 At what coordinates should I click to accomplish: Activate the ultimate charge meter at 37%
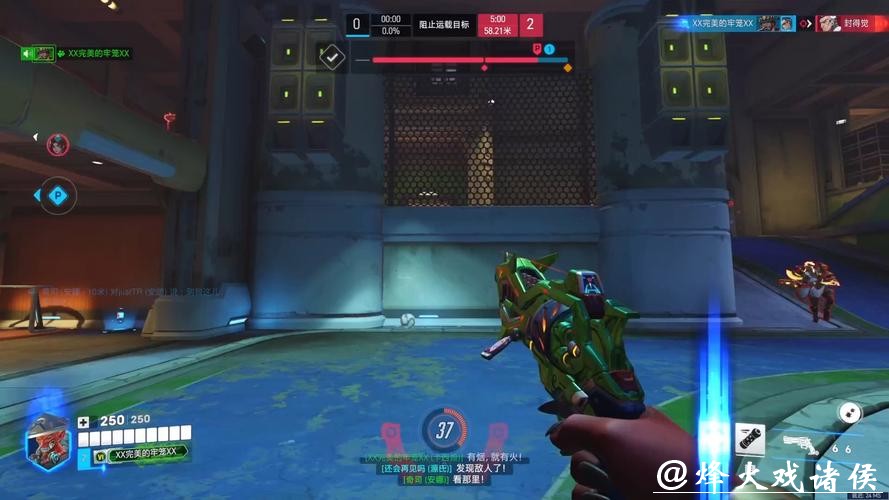tap(444, 431)
